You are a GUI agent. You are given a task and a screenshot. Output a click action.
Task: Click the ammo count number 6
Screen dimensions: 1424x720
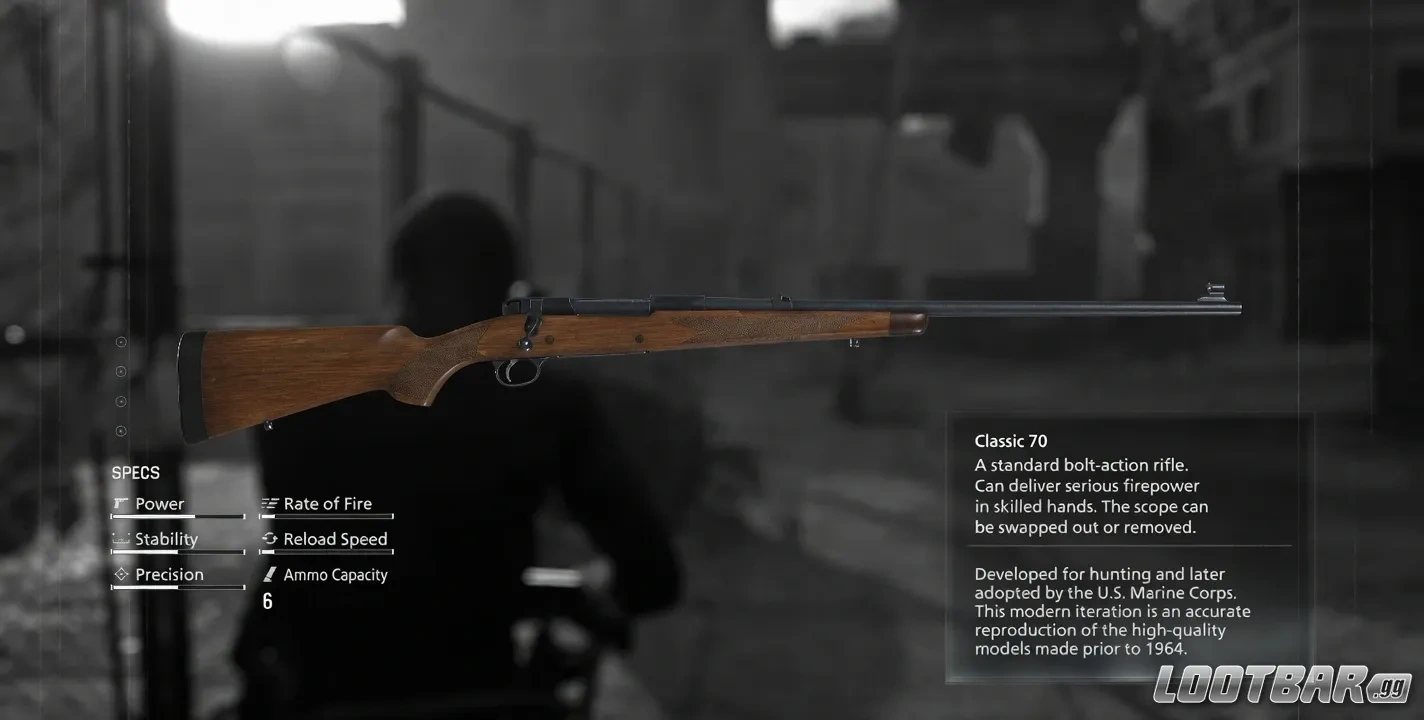click(267, 601)
